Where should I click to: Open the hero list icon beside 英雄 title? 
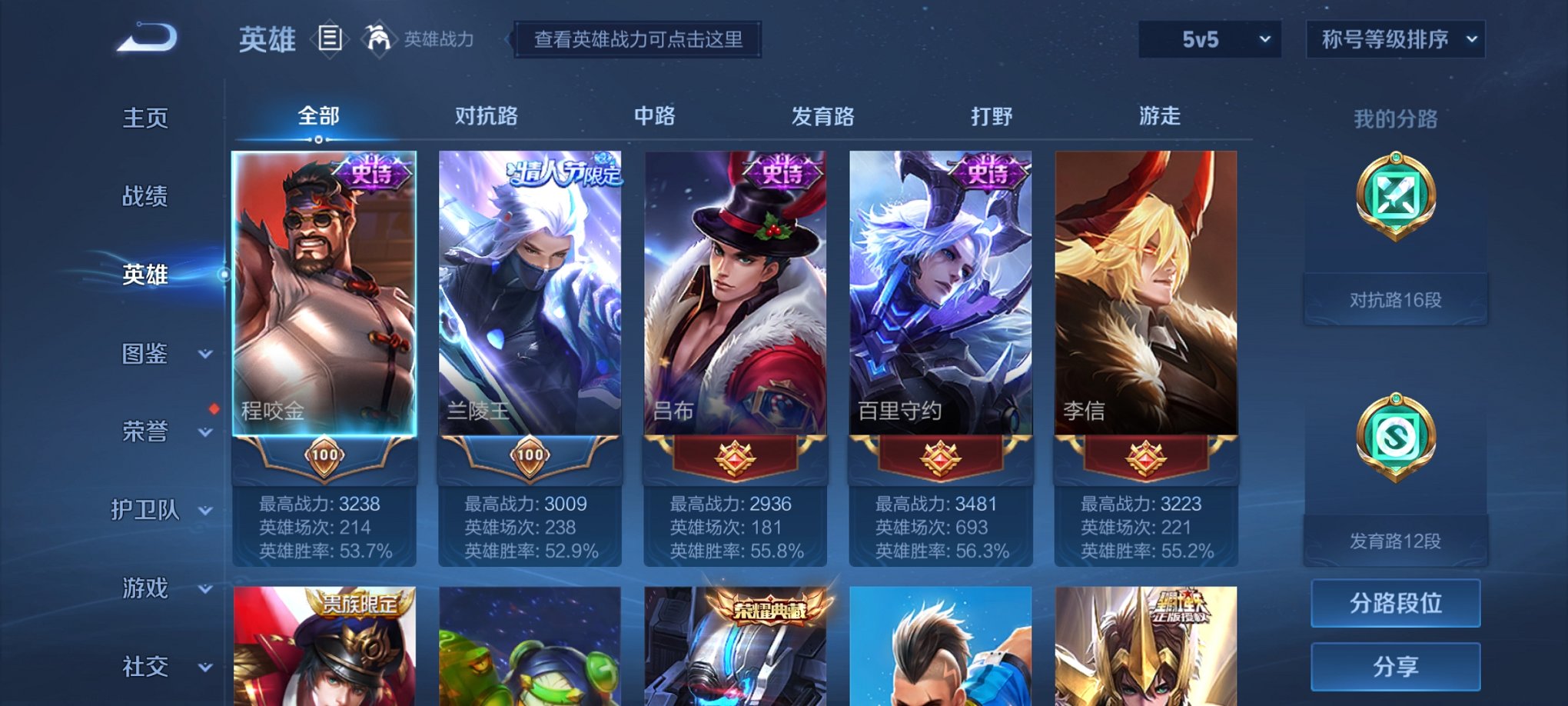[x=331, y=38]
